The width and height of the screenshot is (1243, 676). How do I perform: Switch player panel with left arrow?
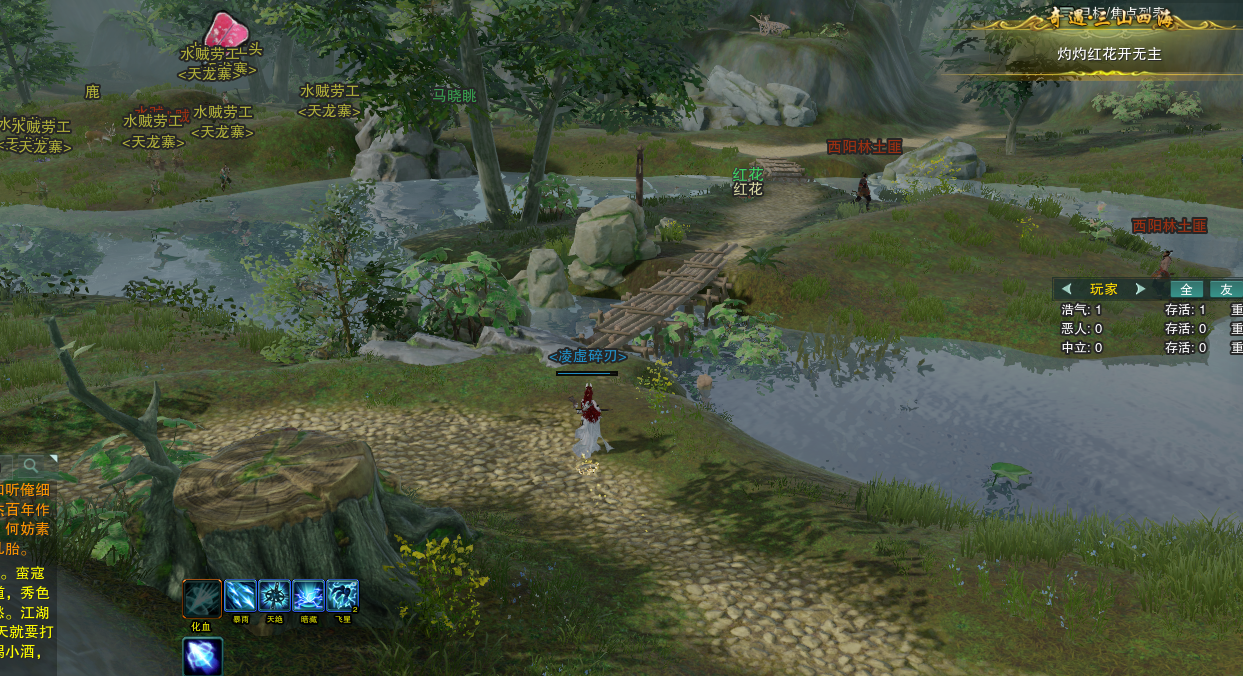[1067, 289]
